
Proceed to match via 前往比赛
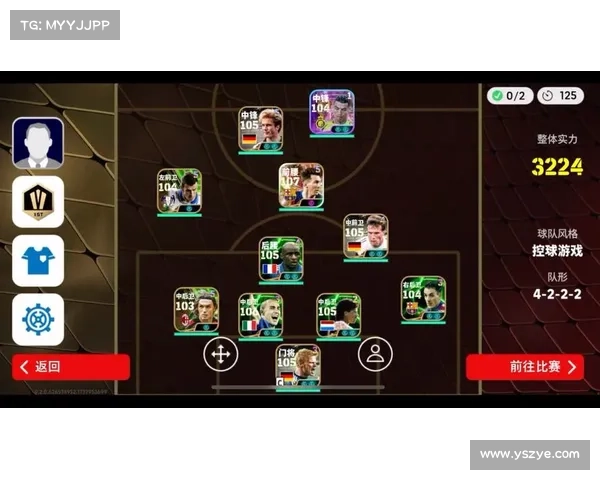tap(524, 367)
